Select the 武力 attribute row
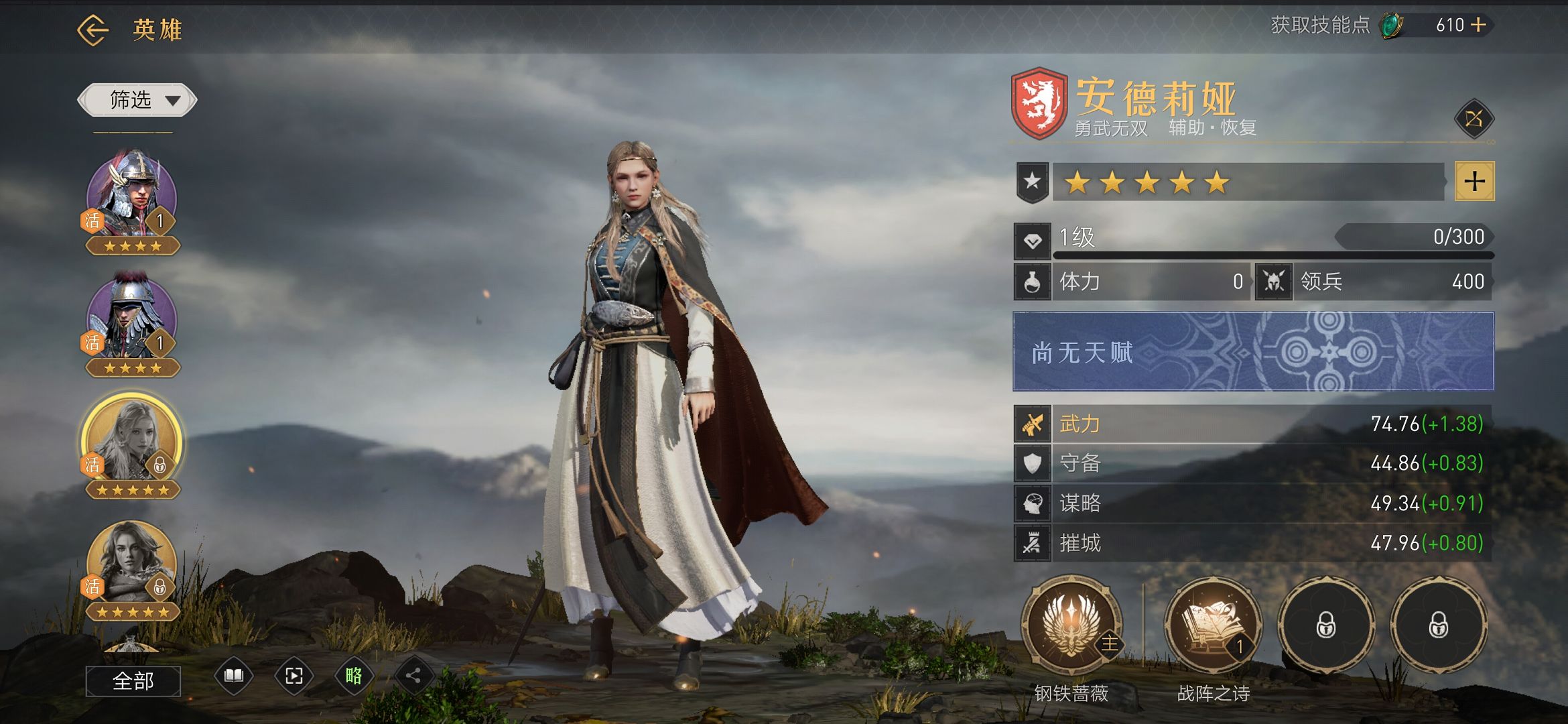The height and width of the screenshot is (724, 1568). (1253, 424)
